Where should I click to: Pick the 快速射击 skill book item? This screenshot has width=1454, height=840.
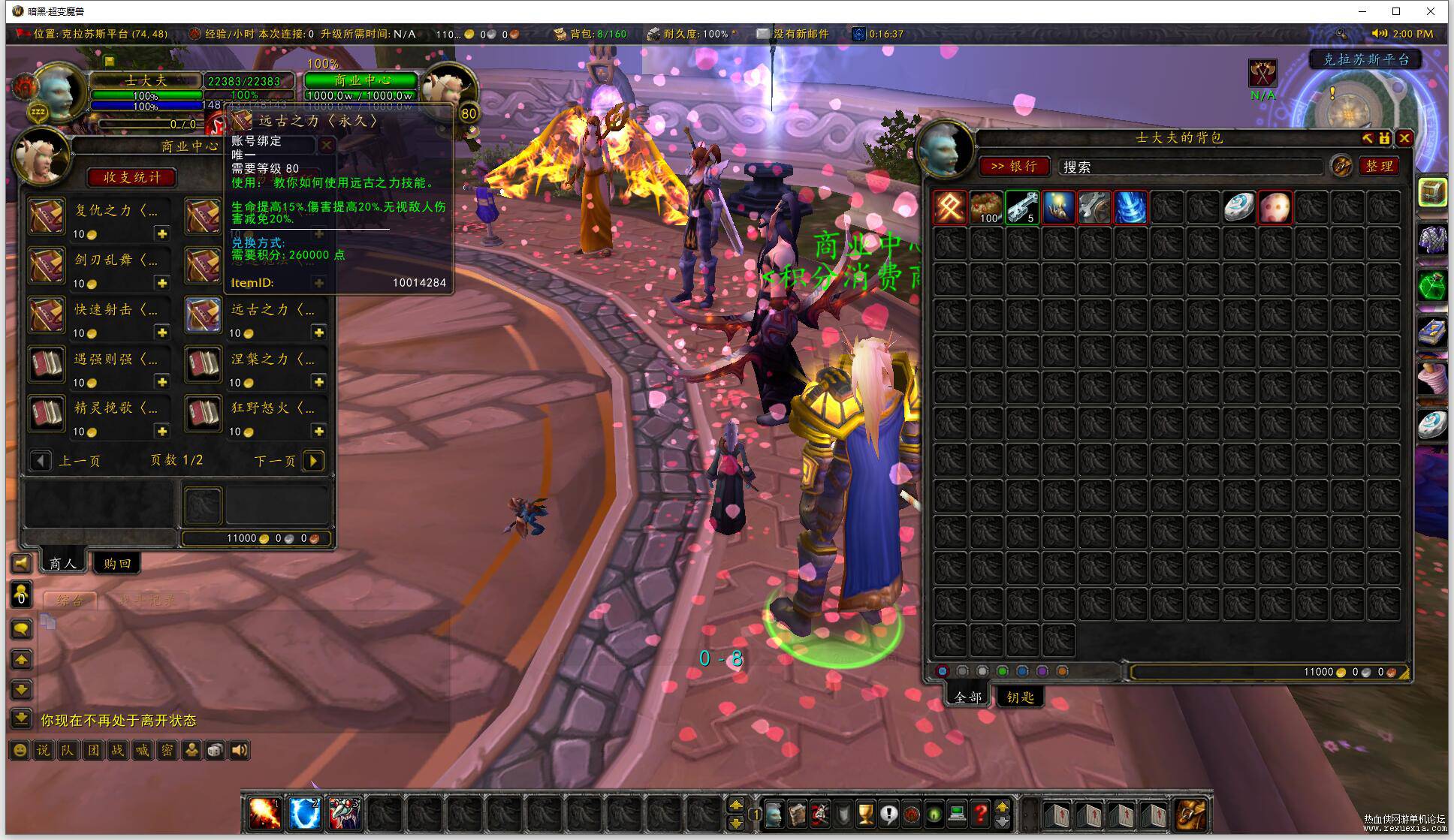pyautogui.click(x=47, y=315)
